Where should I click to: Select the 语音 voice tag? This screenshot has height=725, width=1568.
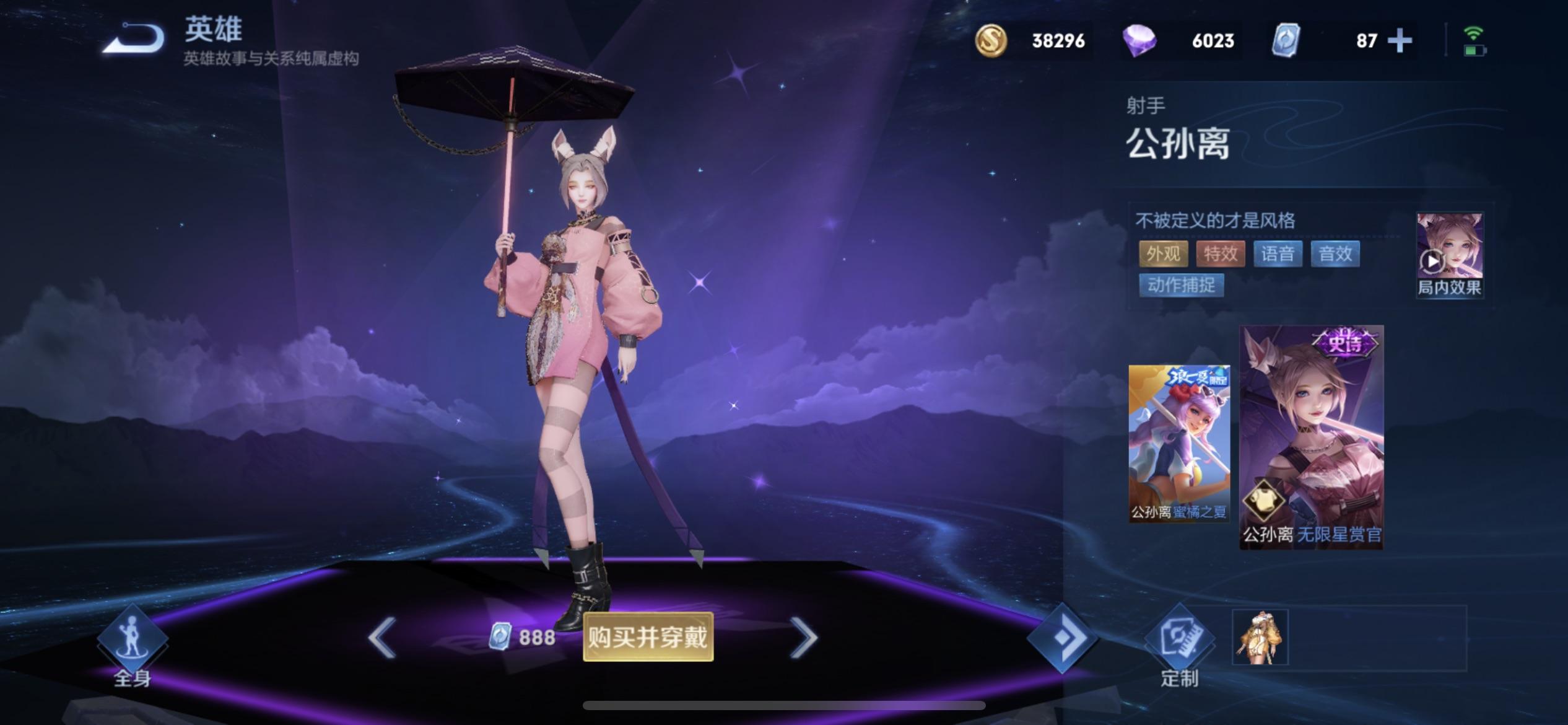pos(1278,253)
